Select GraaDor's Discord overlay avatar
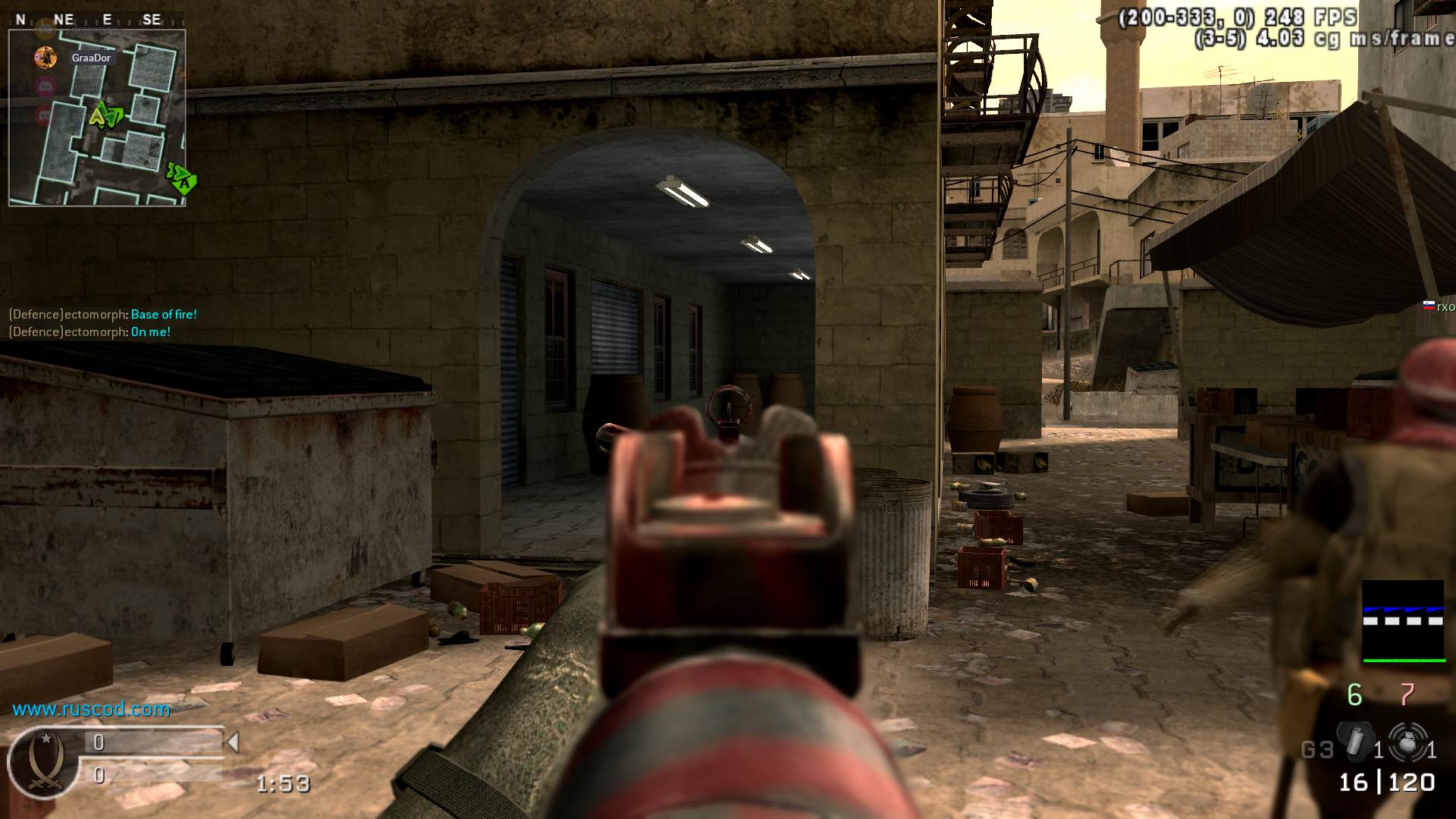Image resolution: width=1456 pixels, height=819 pixels. pyautogui.click(x=45, y=57)
